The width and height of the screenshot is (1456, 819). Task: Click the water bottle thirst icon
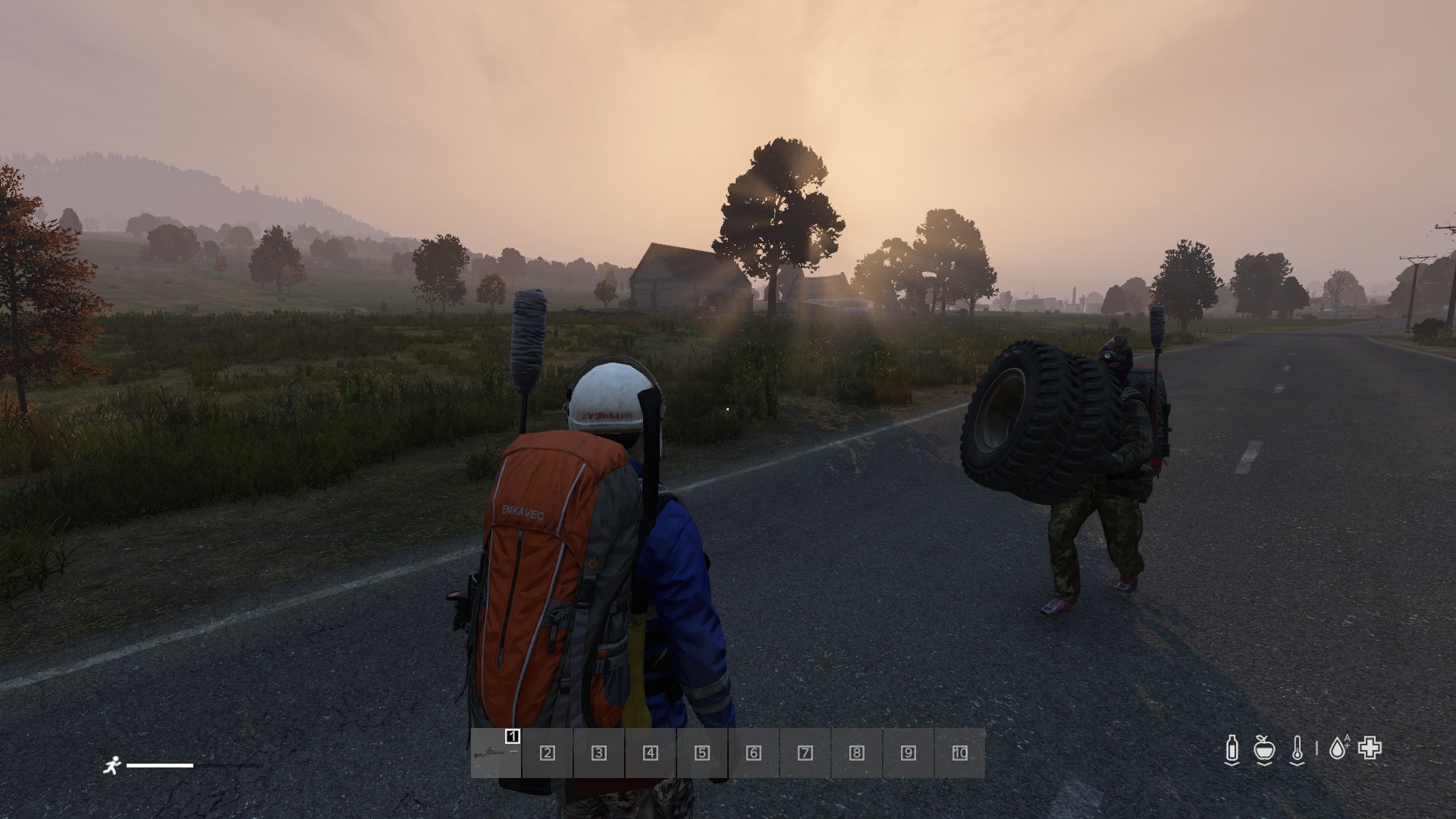pyautogui.click(x=1232, y=749)
